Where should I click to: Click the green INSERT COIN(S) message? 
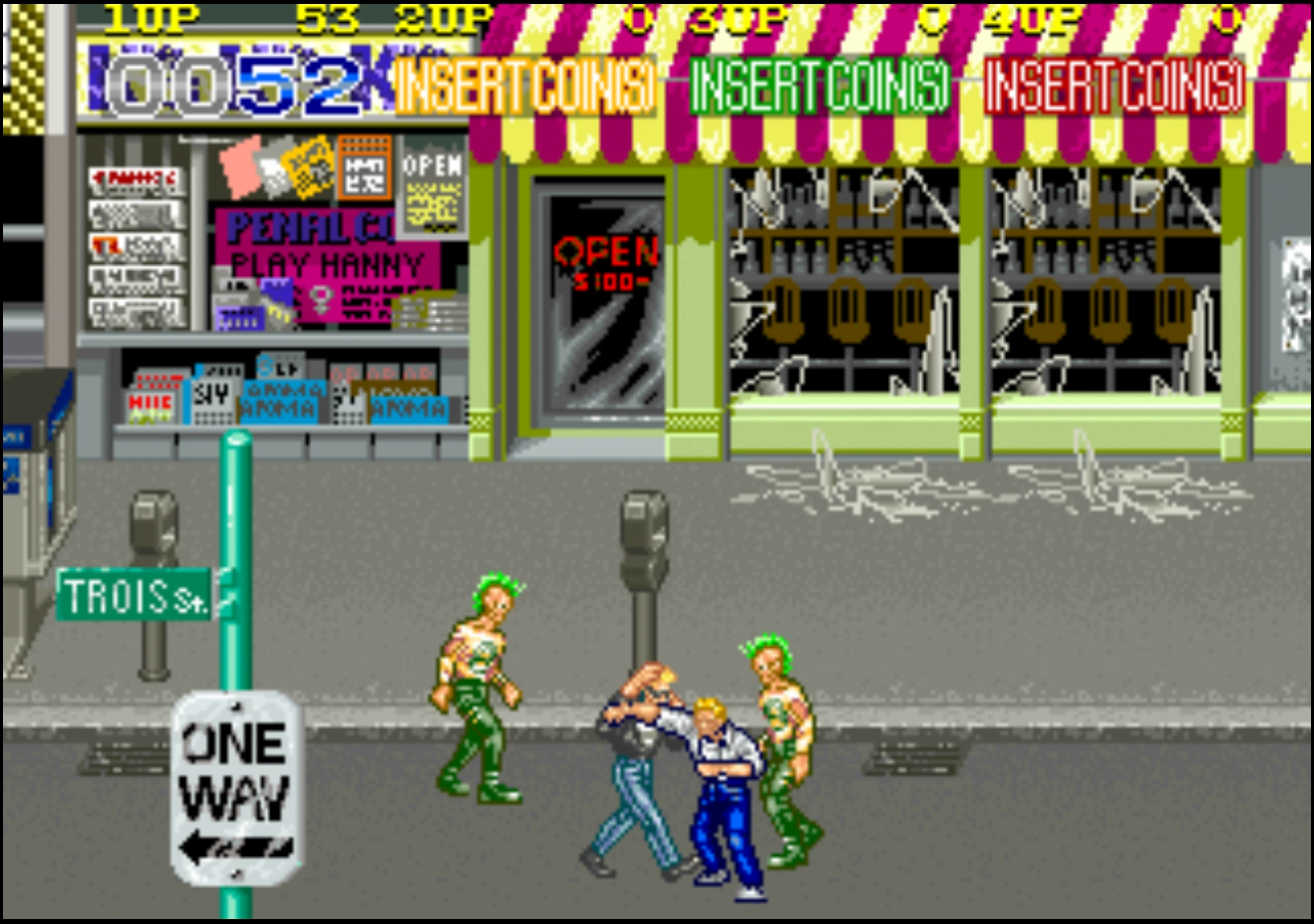[816, 90]
